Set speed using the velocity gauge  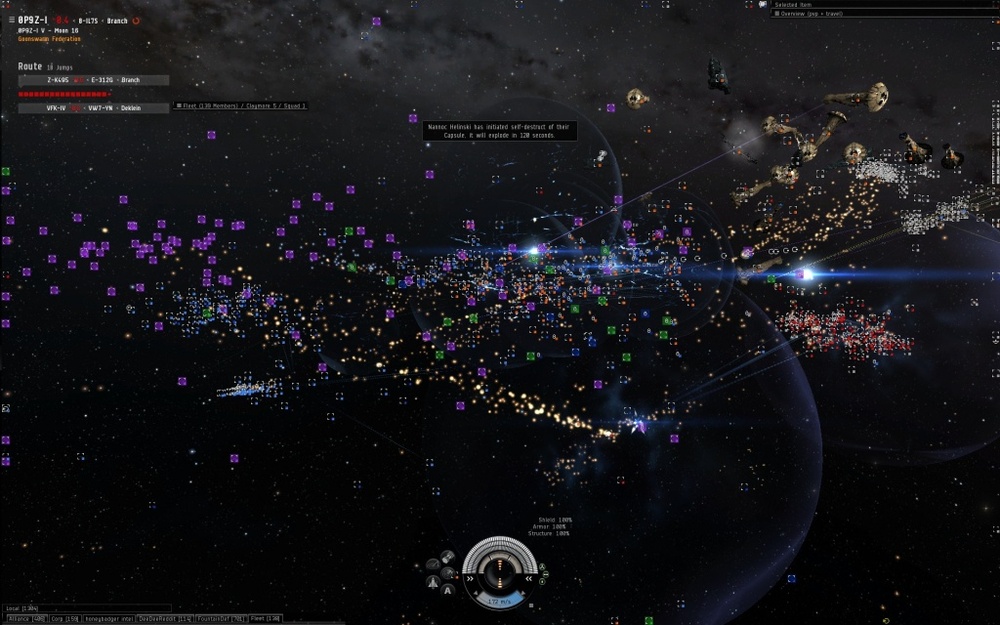pyautogui.click(x=499, y=601)
